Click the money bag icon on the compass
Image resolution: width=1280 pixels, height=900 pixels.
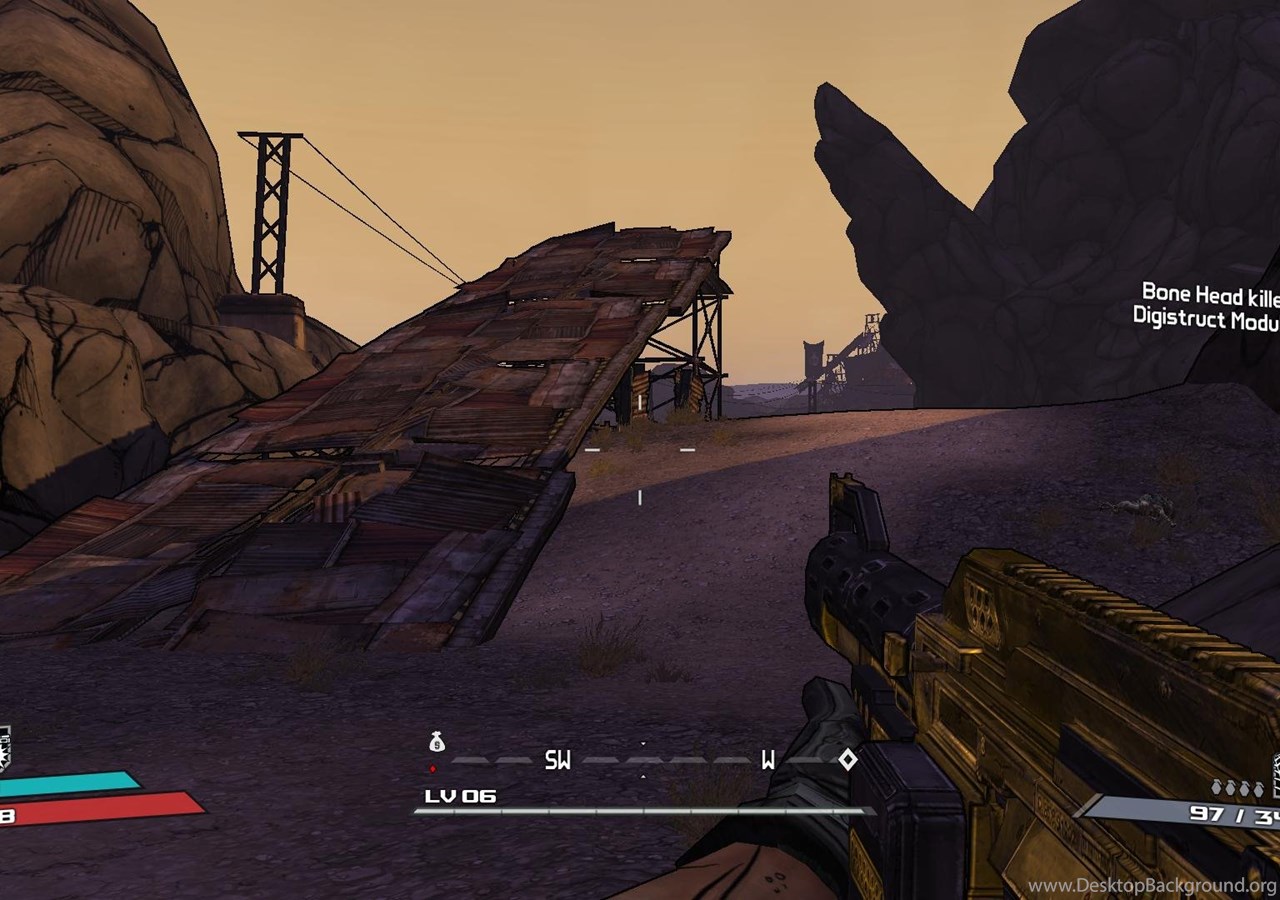coord(436,742)
